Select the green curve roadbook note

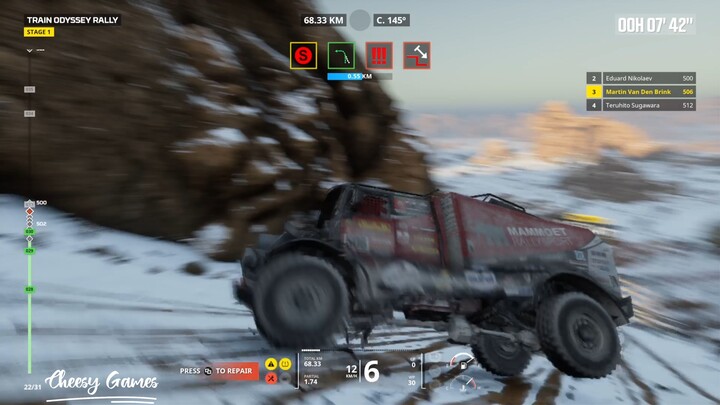341,55
